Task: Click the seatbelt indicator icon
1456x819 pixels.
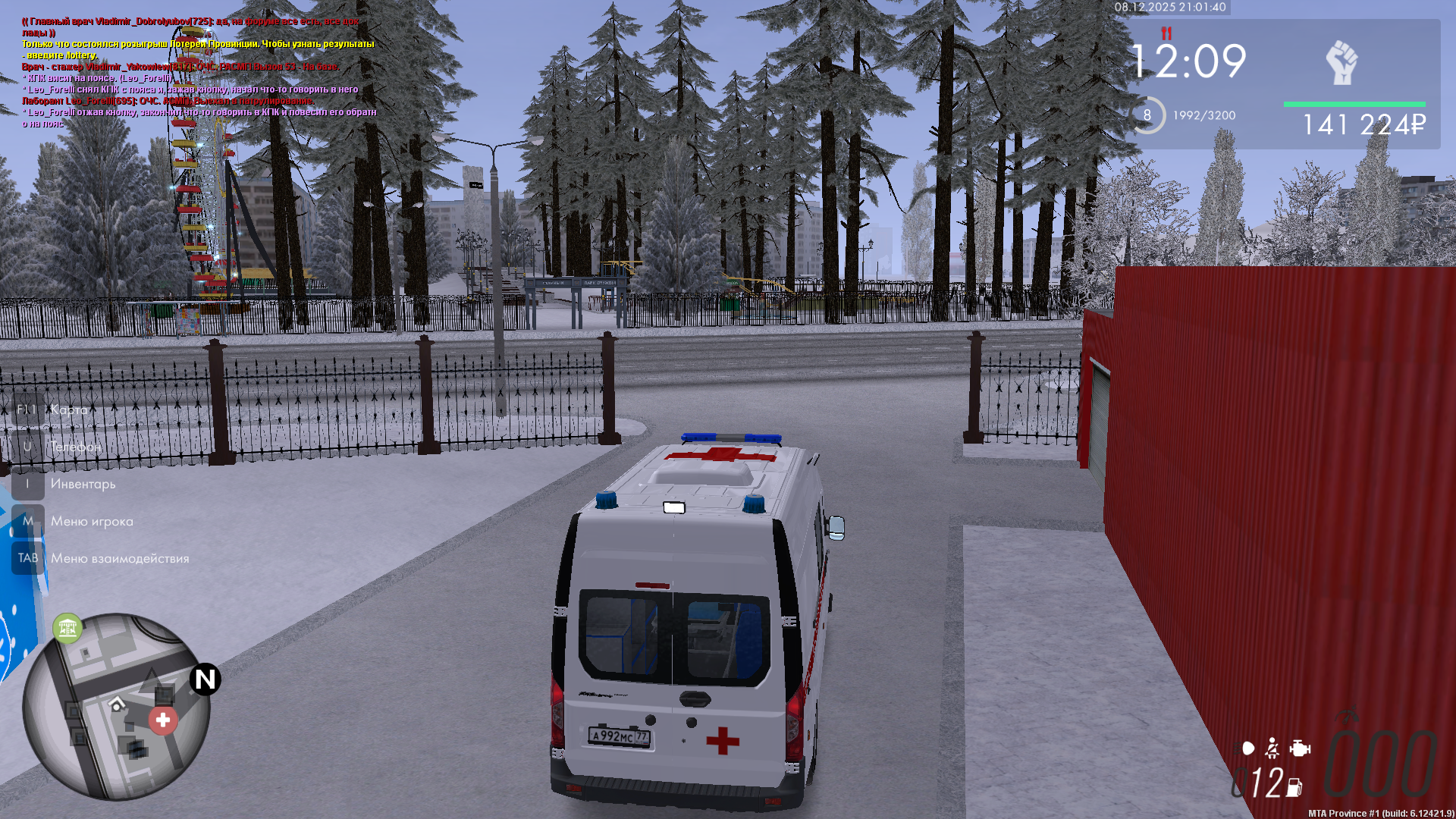Action: 1272,748
